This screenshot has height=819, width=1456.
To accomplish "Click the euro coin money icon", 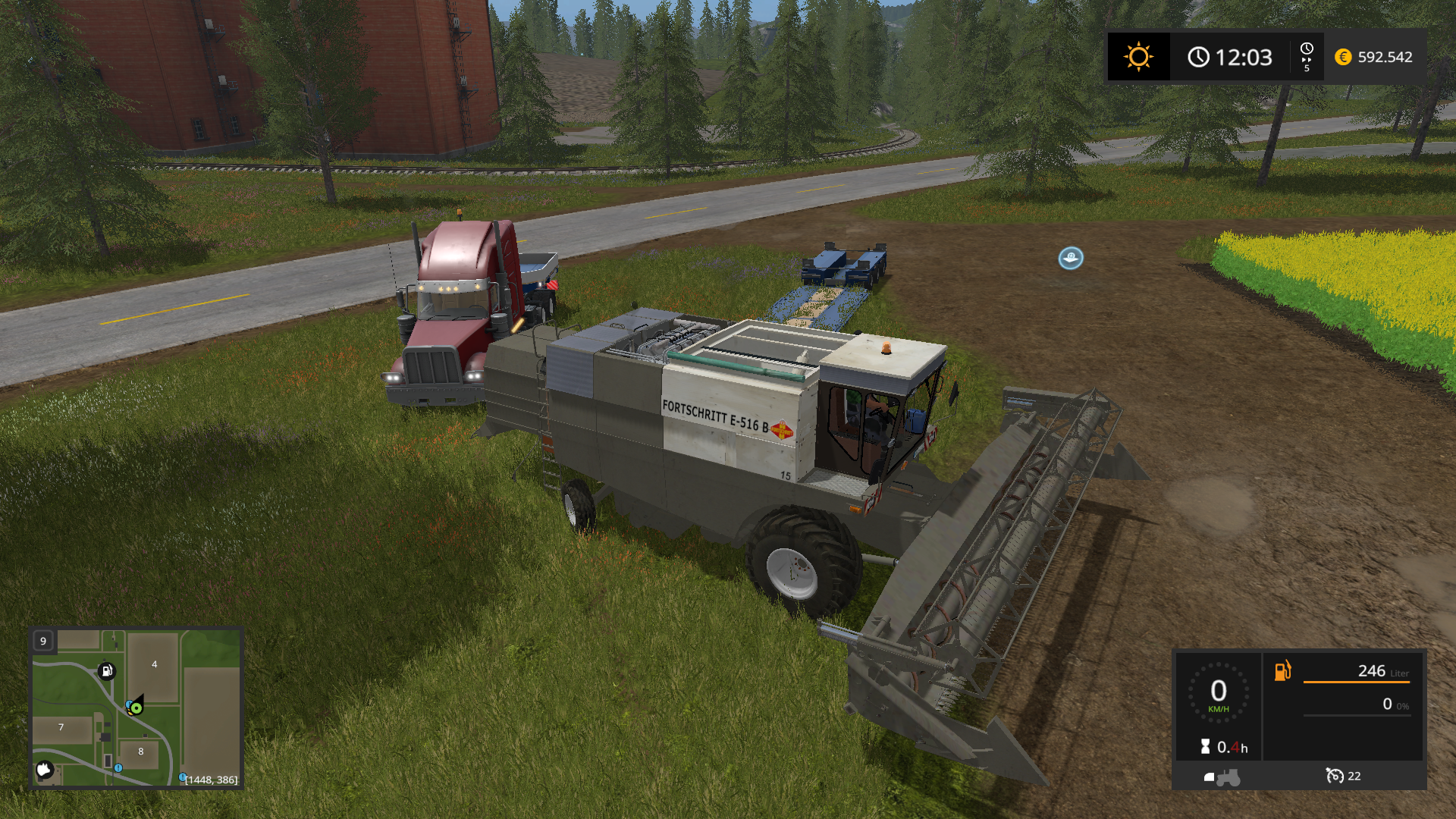I will [x=1343, y=57].
